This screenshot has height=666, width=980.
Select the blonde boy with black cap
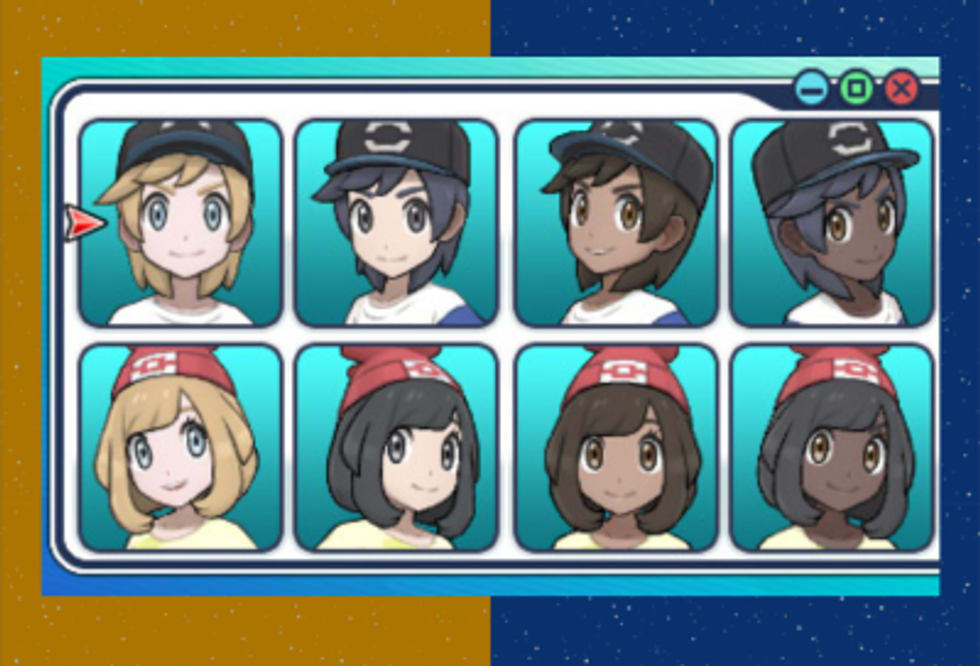(x=180, y=223)
